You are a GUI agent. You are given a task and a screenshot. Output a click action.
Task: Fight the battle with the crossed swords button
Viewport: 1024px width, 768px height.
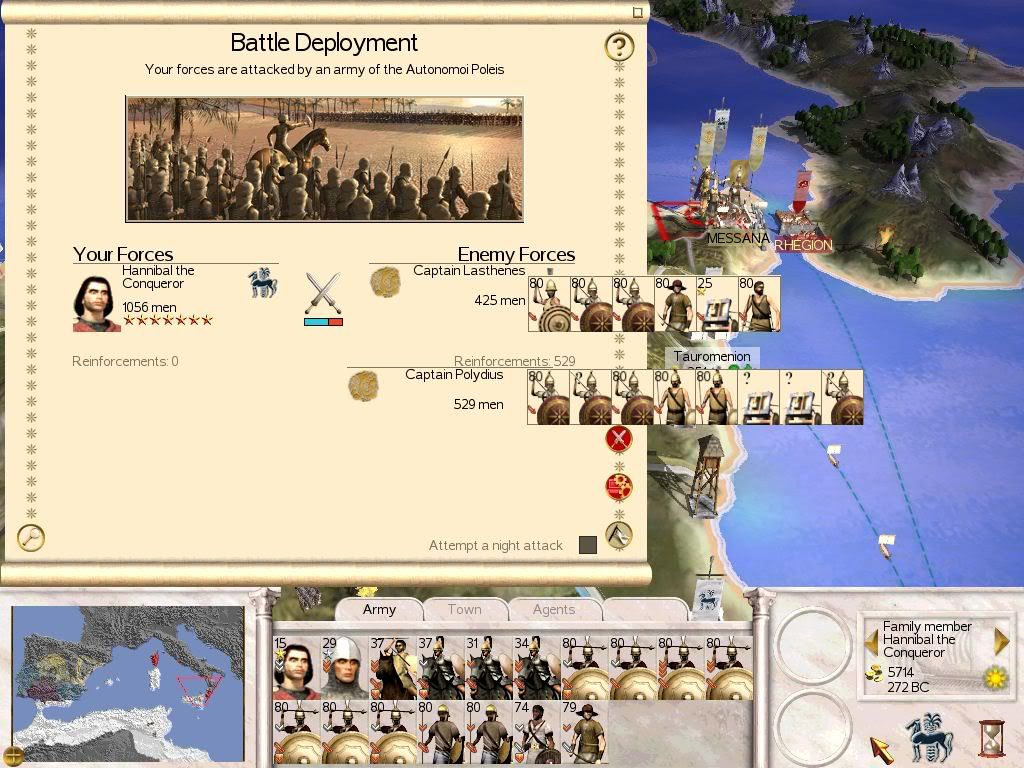click(x=619, y=438)
